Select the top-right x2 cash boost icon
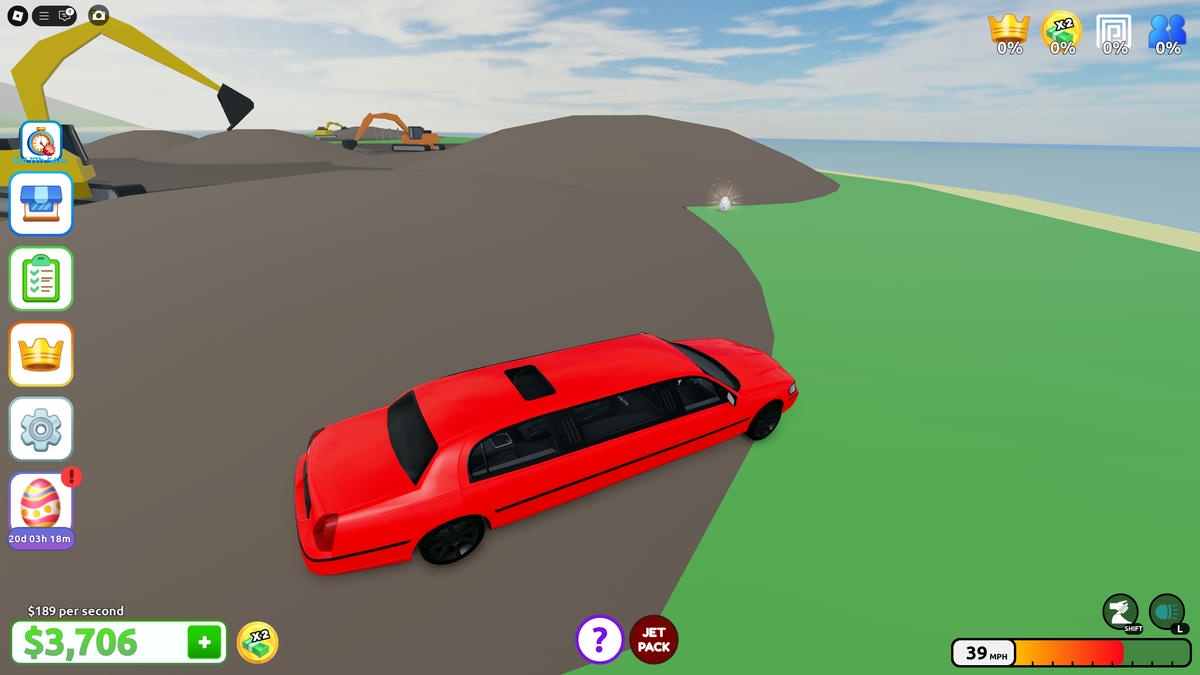 1062,30
